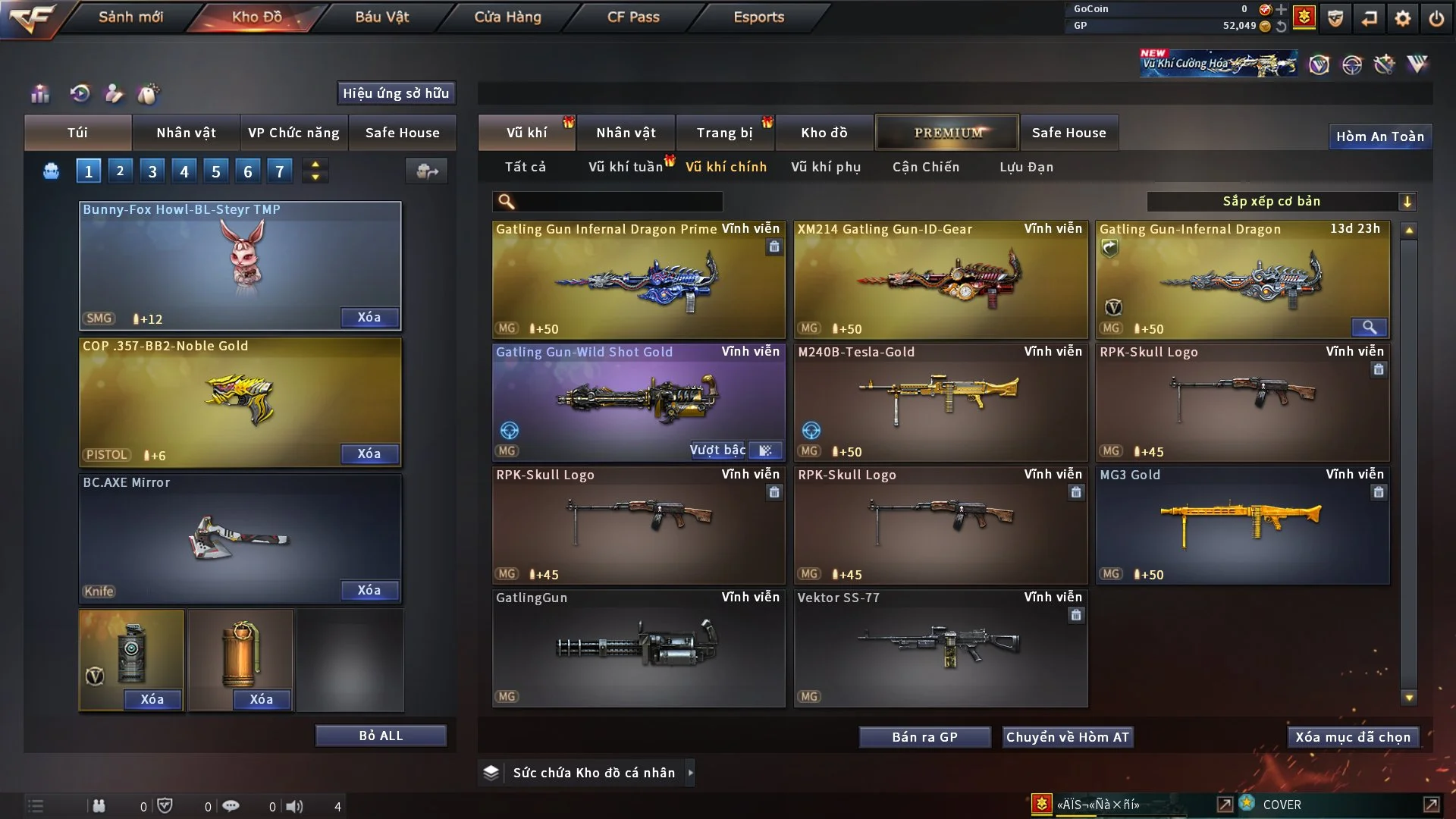Click the Bỏ ALL button
The width and height of the screenshot is (1456, 819).
click(381, 736)
